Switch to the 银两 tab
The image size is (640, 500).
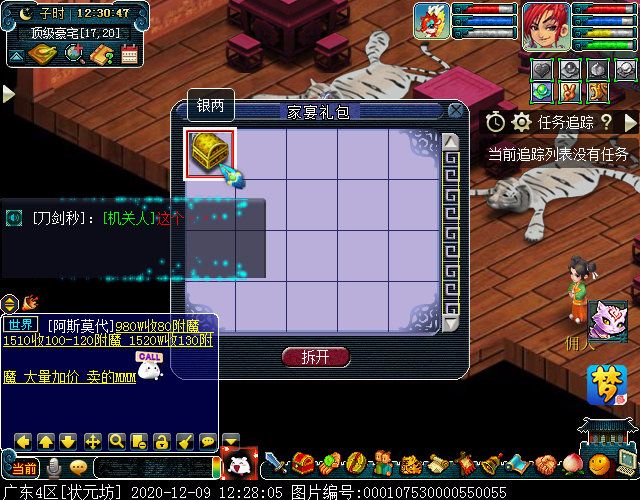[x=209, y=105]
